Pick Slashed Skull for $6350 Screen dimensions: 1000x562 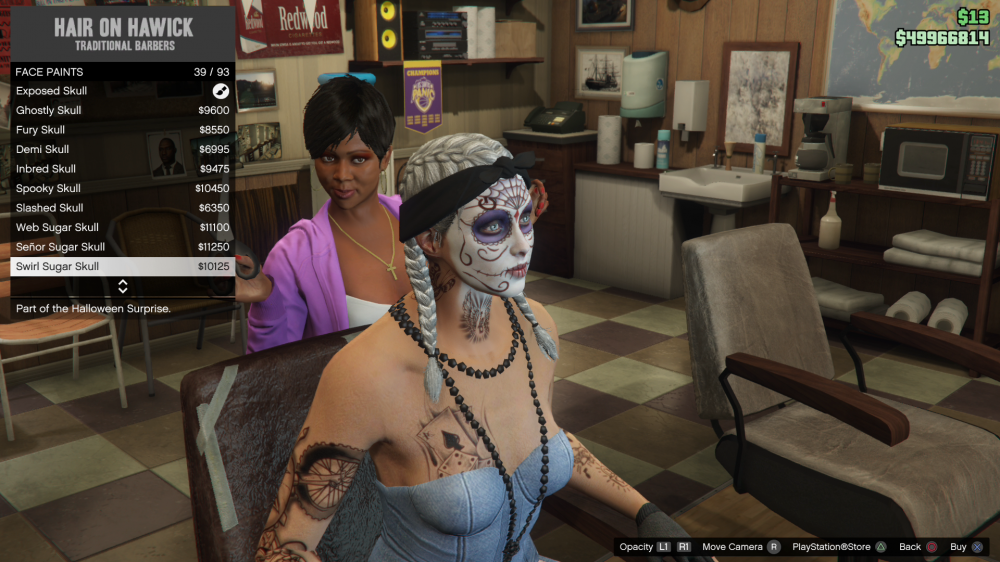(122, 208)
